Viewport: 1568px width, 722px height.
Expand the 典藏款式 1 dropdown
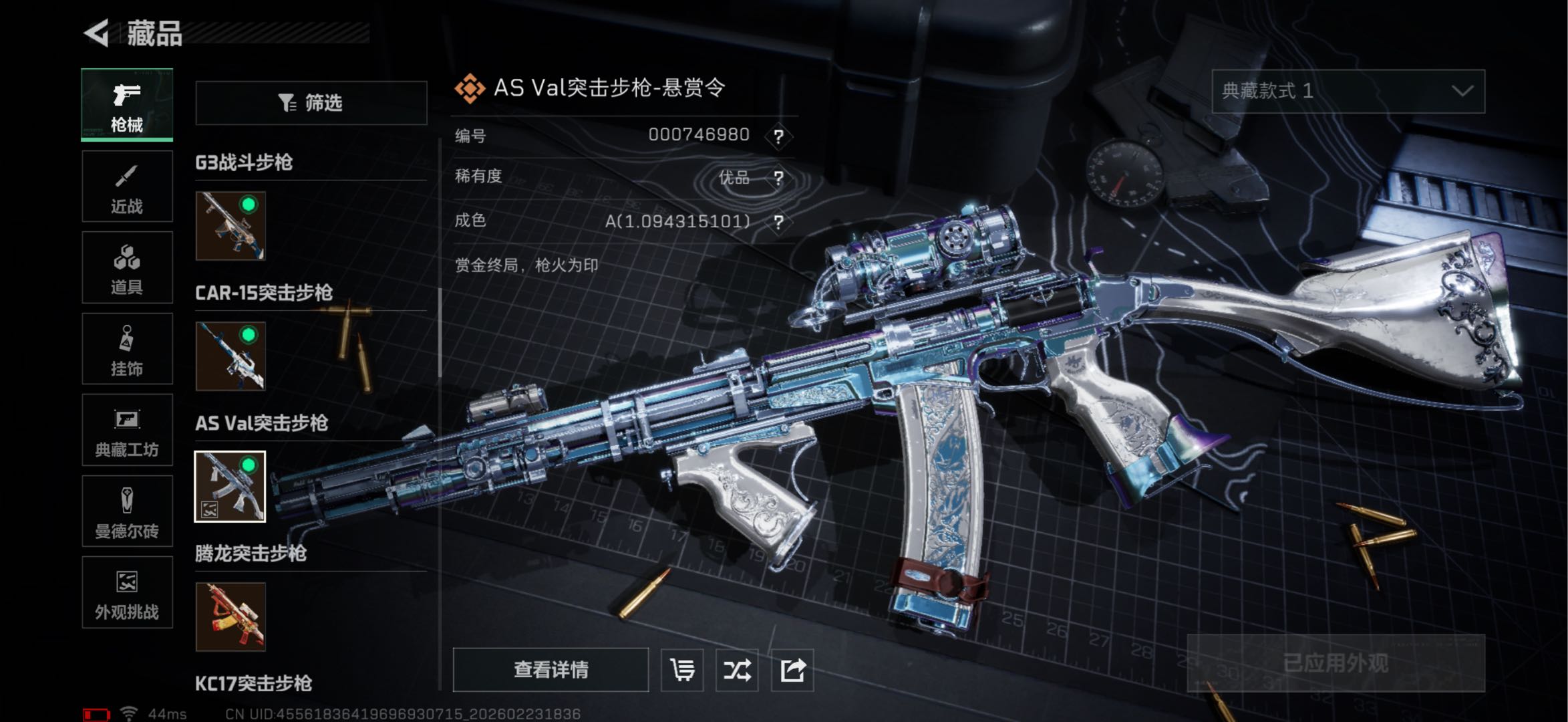(1348, 92)
